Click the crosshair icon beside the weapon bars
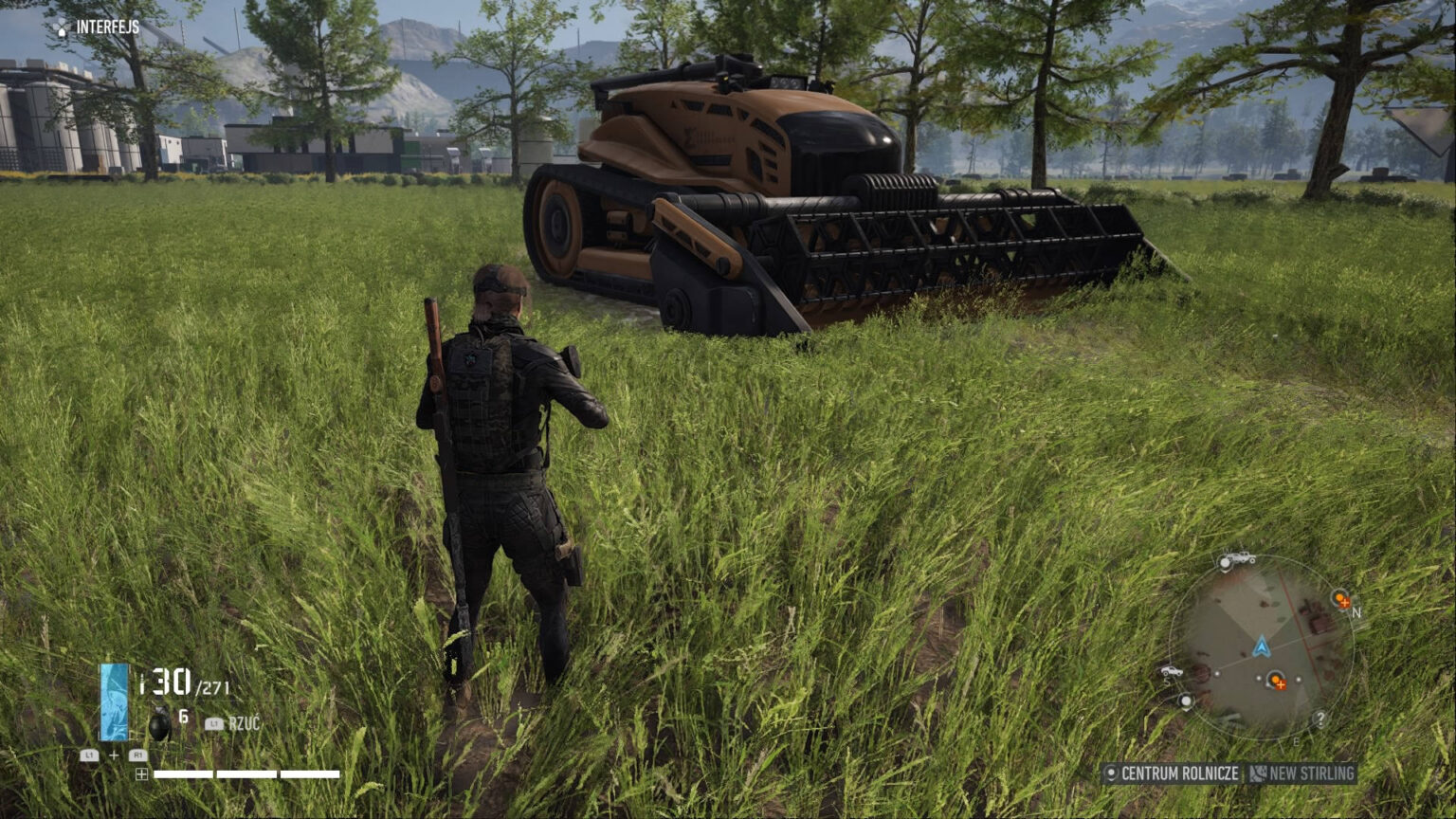 (142, 773)
